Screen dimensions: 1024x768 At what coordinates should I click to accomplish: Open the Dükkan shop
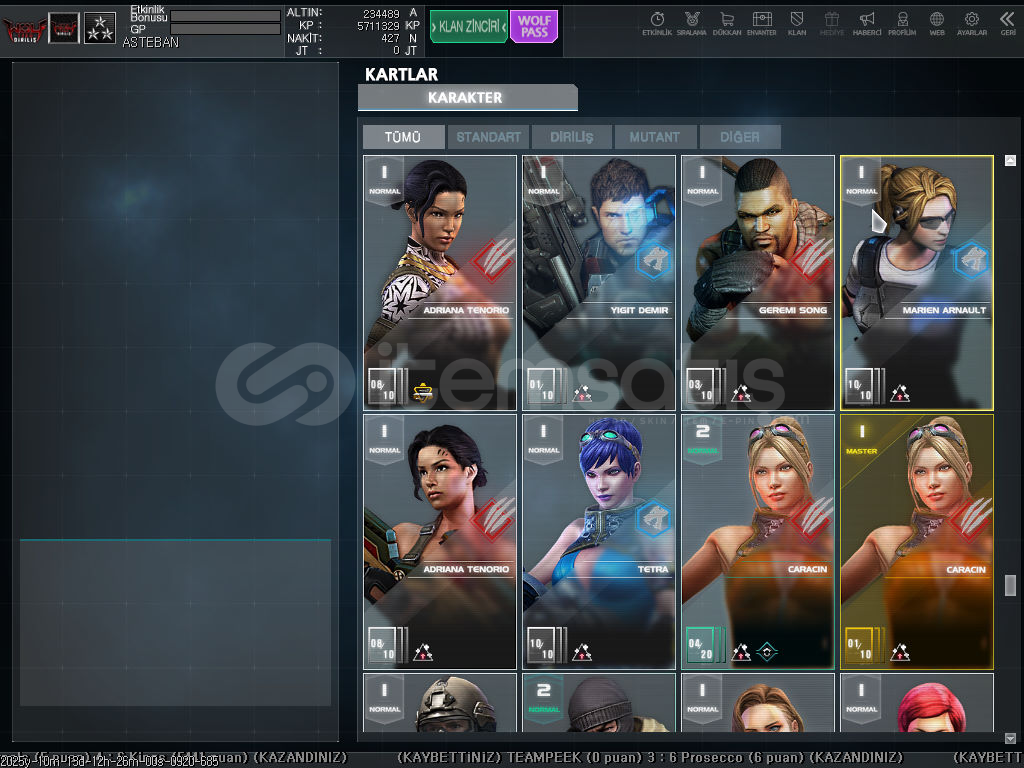click(x=727, y=23)
